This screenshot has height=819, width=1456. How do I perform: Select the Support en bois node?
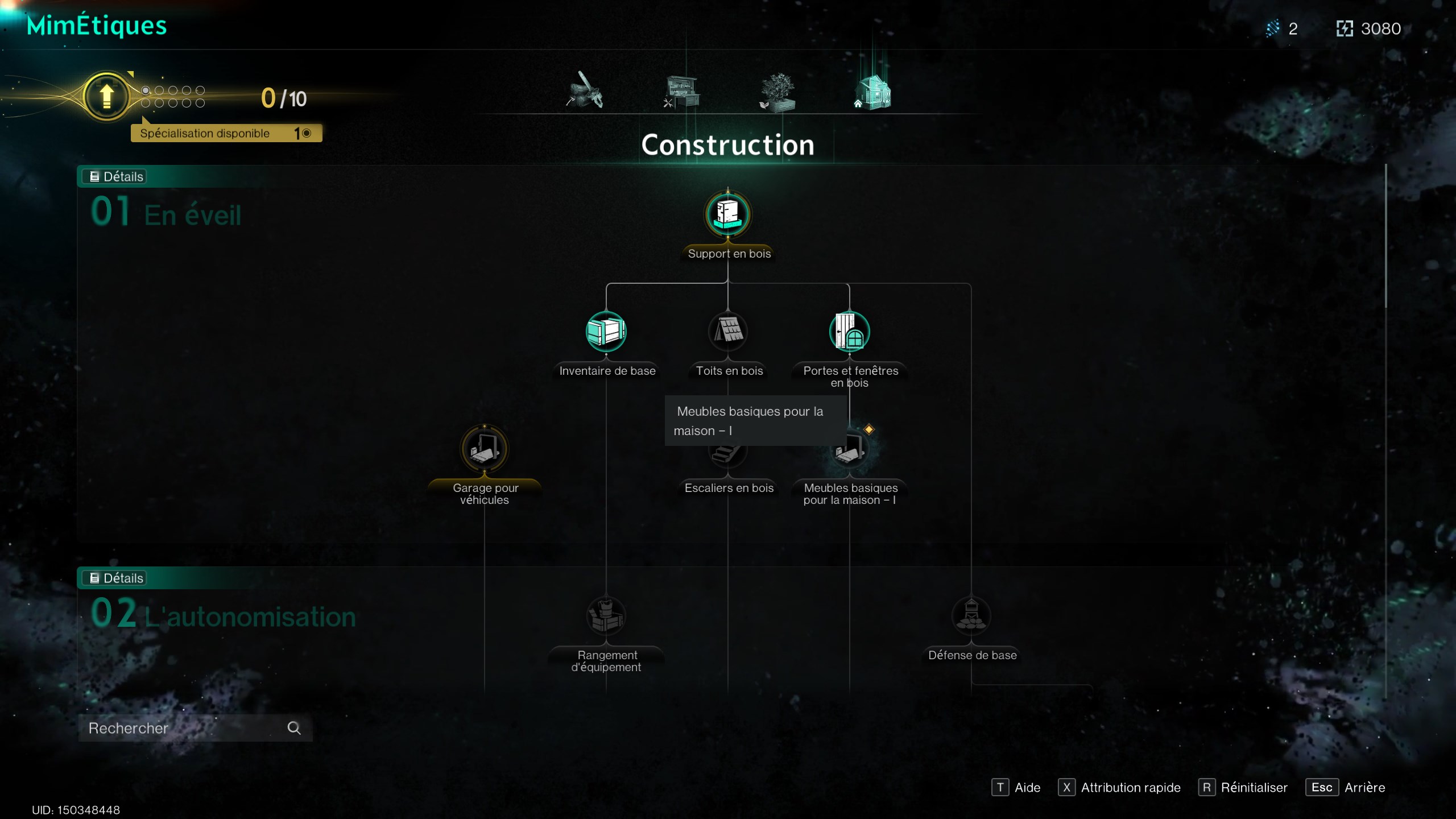pos(729,215)
